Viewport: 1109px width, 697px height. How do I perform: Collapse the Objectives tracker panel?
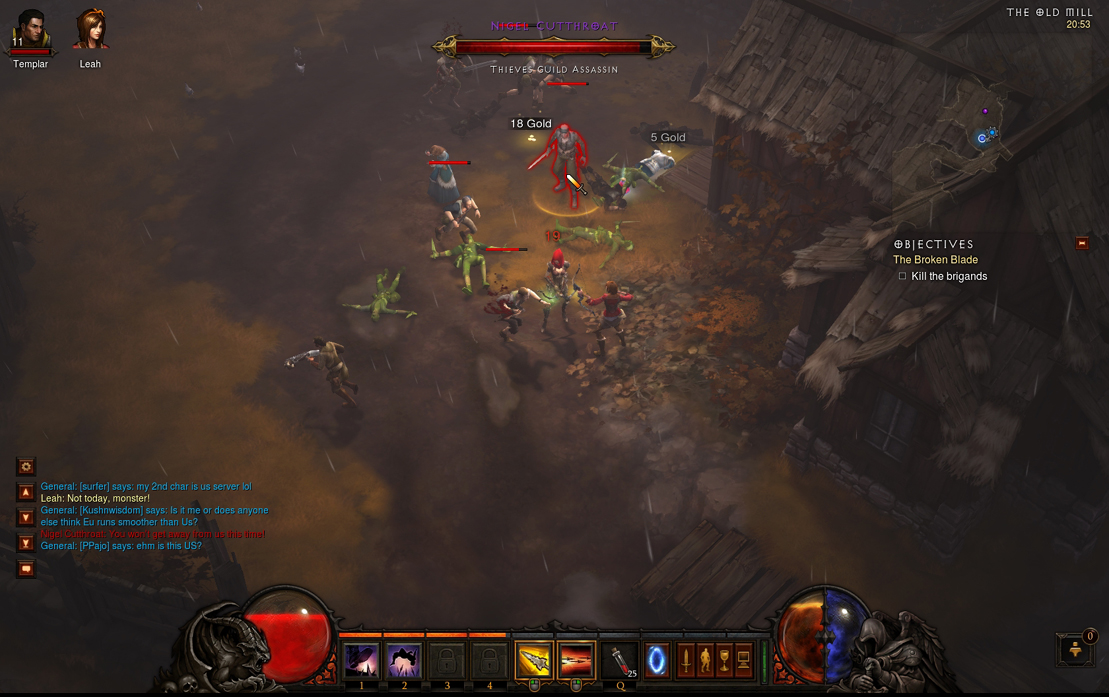click(1081, 243)
